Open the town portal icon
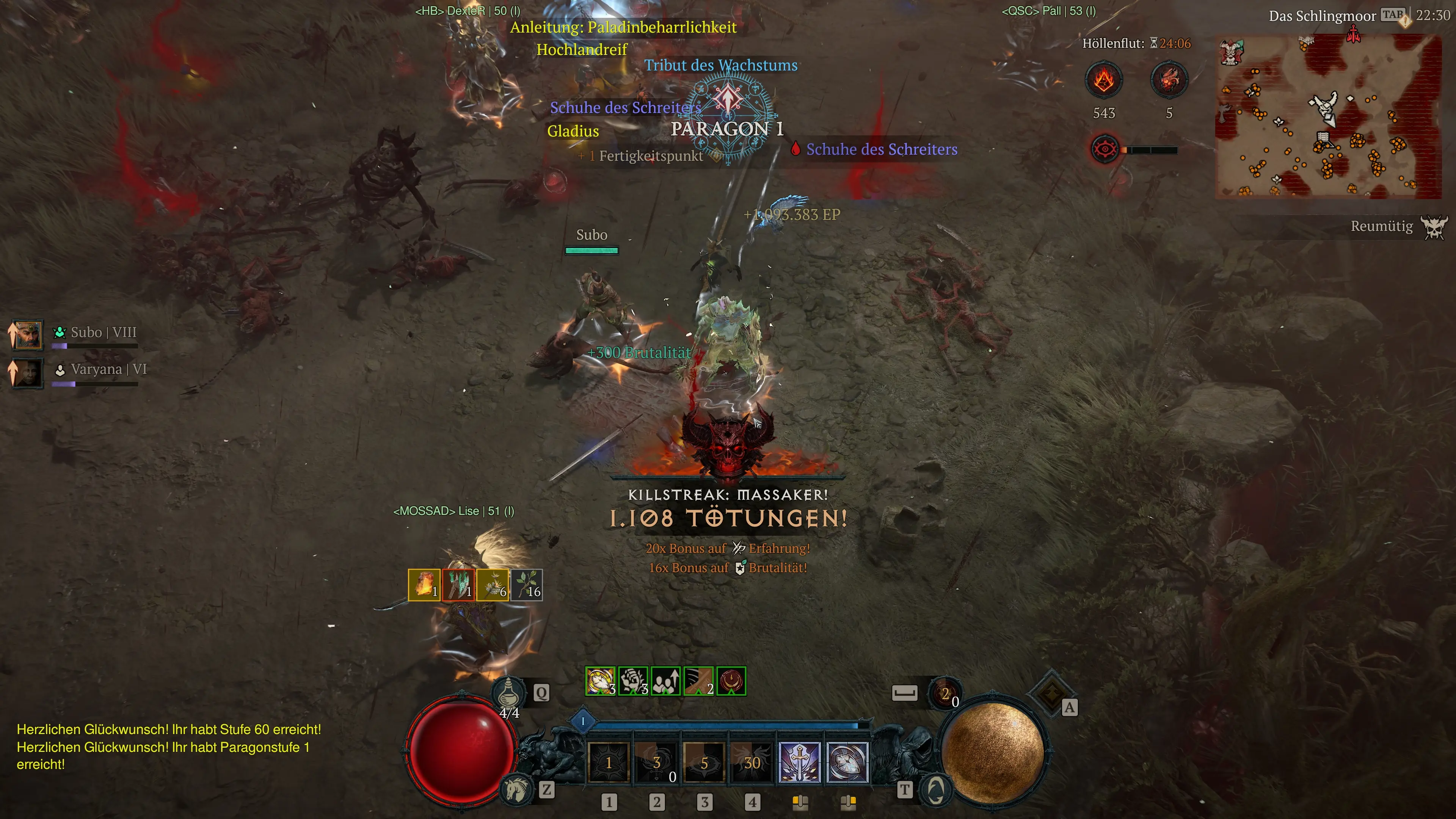Image resolution: width=1456 pixels, height=819 pixels. click(935, 789)
